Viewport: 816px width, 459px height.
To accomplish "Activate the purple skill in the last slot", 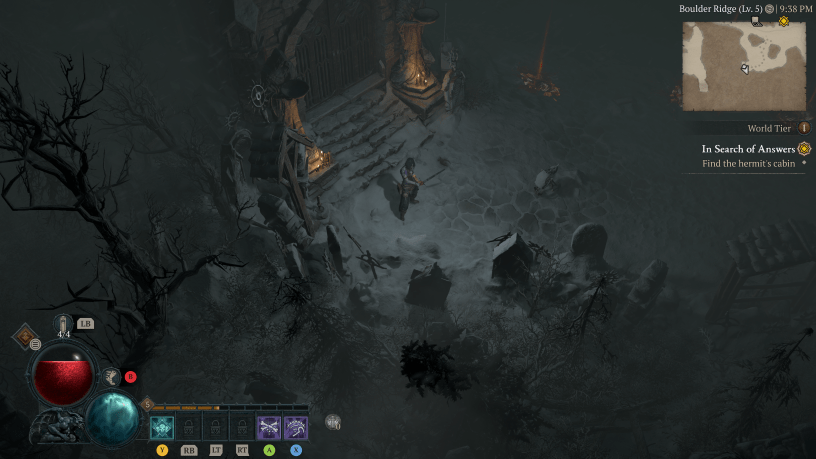I will pyautogui.click(x=296, y=427).
